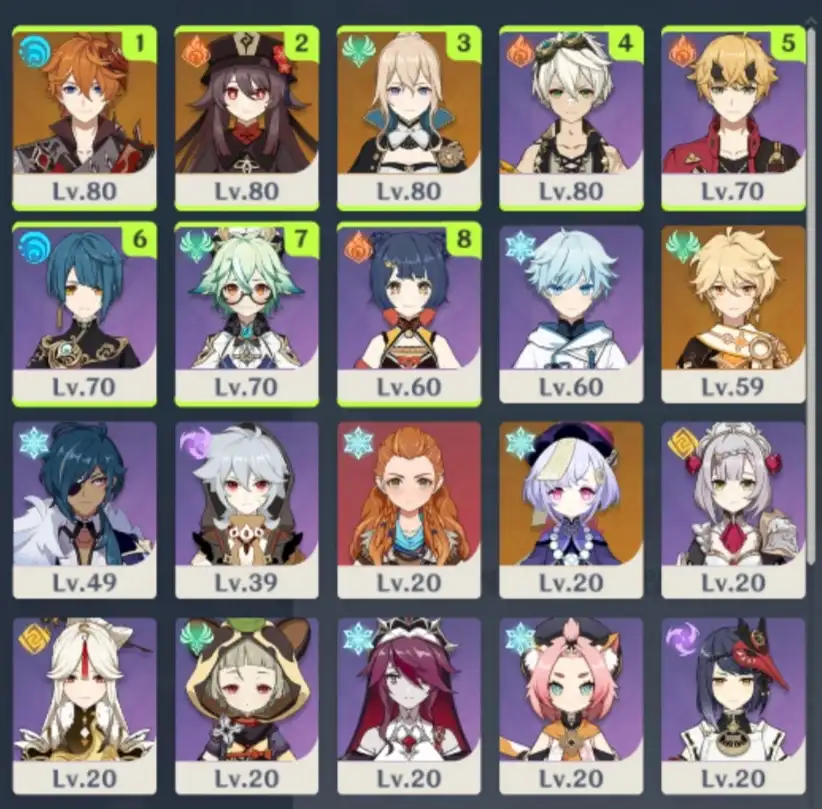
Task: Choose Noelle, the maid with red rose
Action: coord(733,508)
